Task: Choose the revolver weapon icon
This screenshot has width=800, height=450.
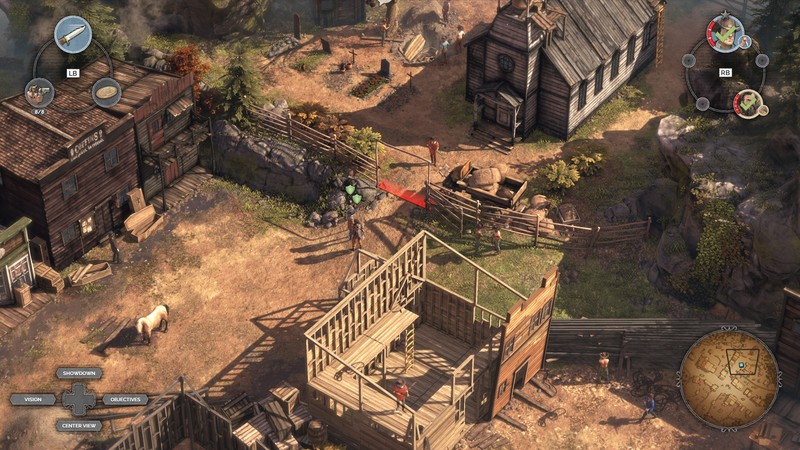Action: coord(39,92)
